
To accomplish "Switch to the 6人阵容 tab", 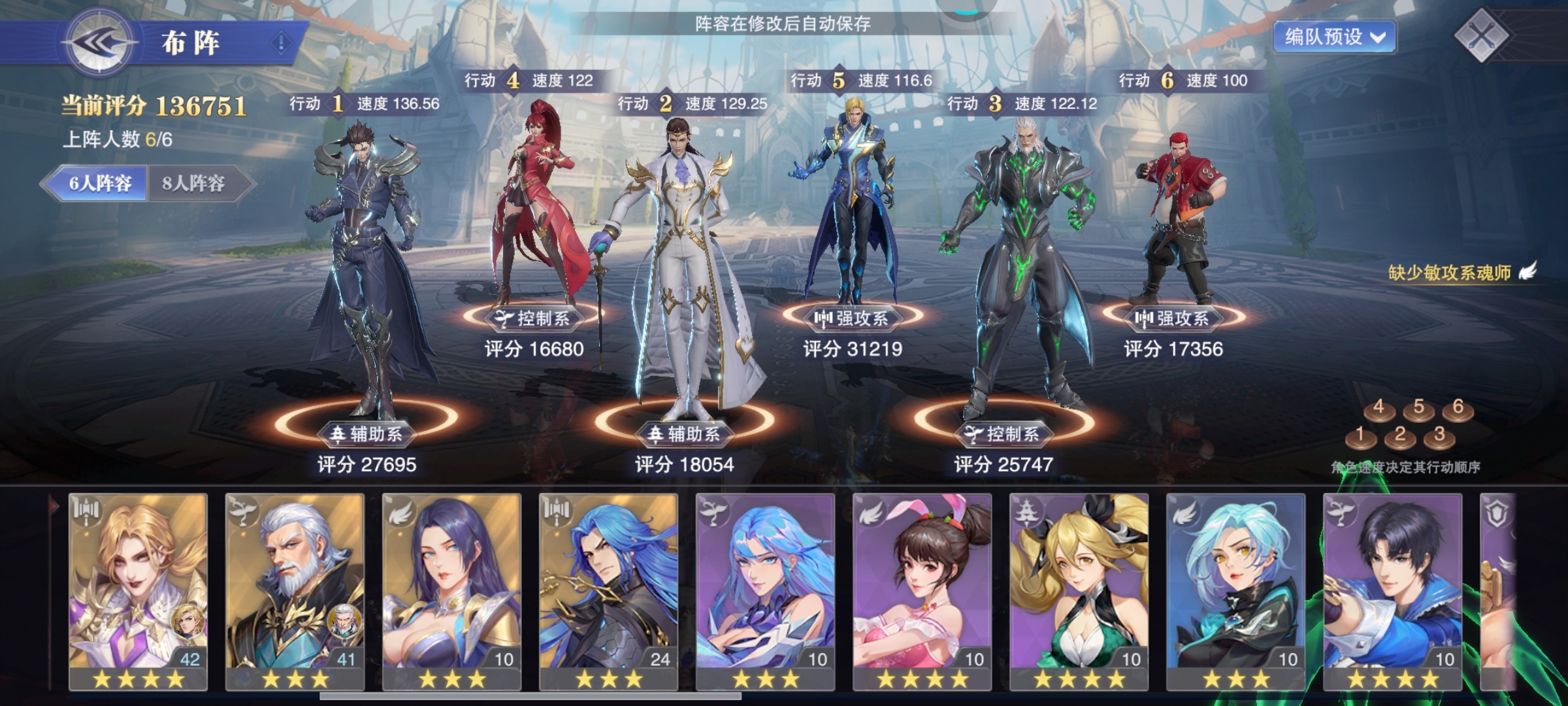I will coord(99,183).
